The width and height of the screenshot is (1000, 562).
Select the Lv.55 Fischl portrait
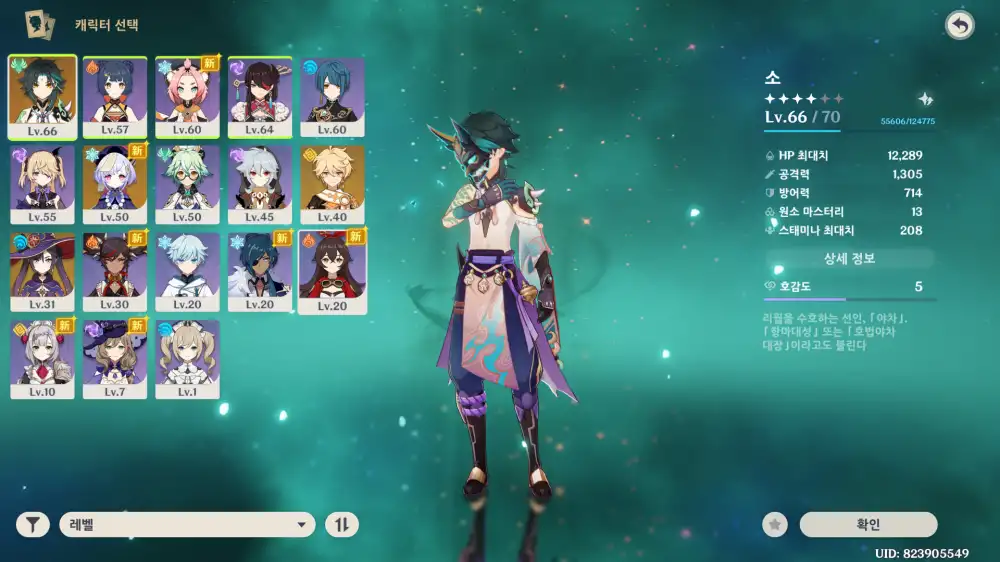coord(40,183)
